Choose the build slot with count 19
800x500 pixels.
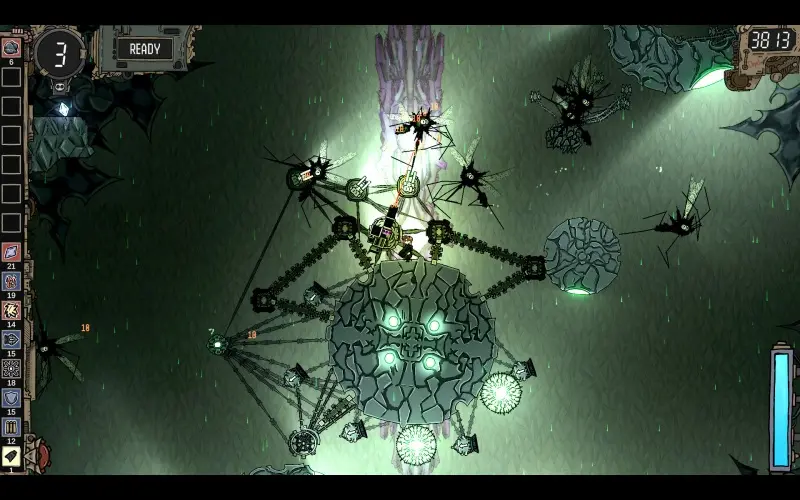click(11, 281)
